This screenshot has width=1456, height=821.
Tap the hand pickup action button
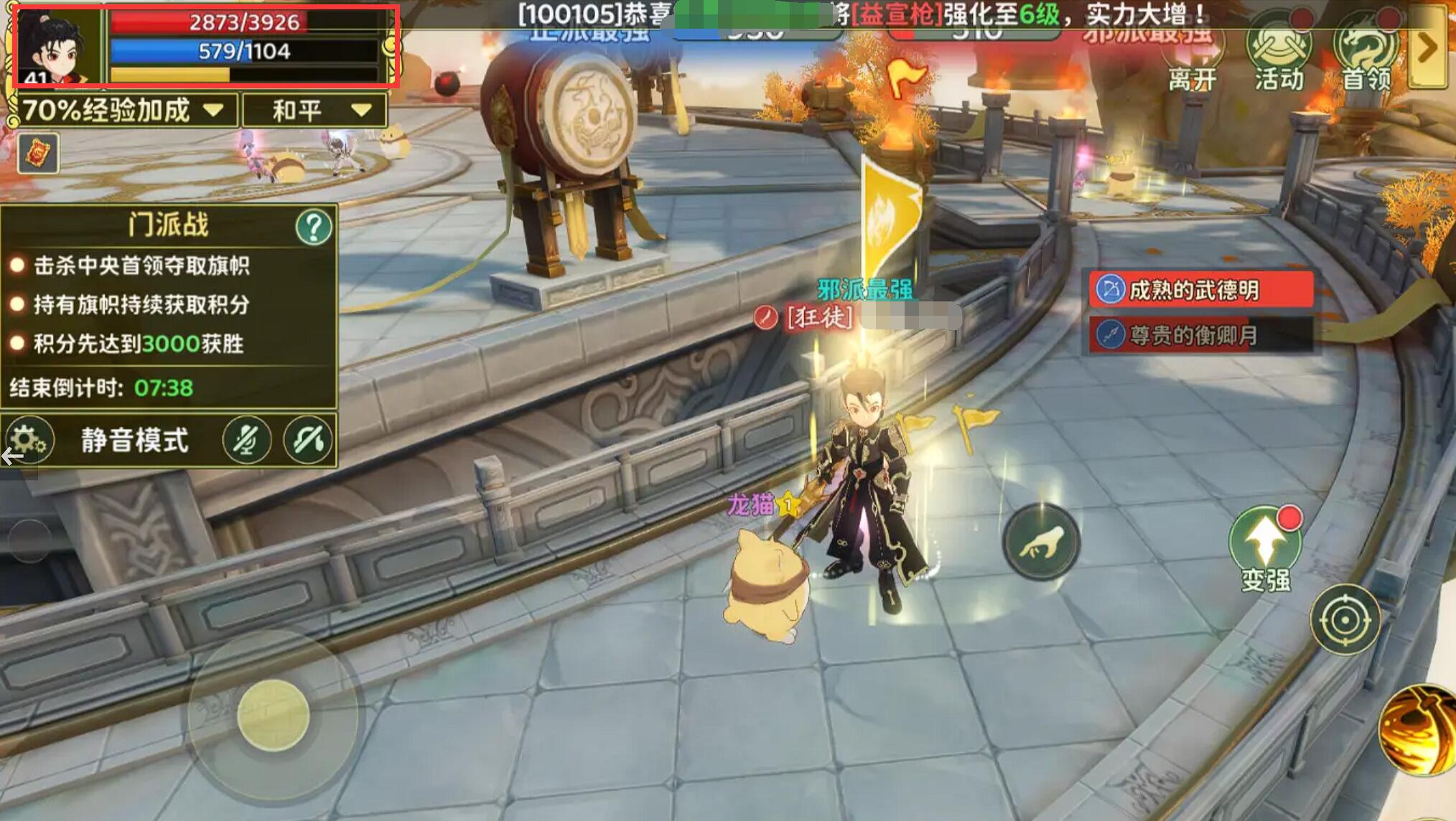click(x=1041, y=542)
